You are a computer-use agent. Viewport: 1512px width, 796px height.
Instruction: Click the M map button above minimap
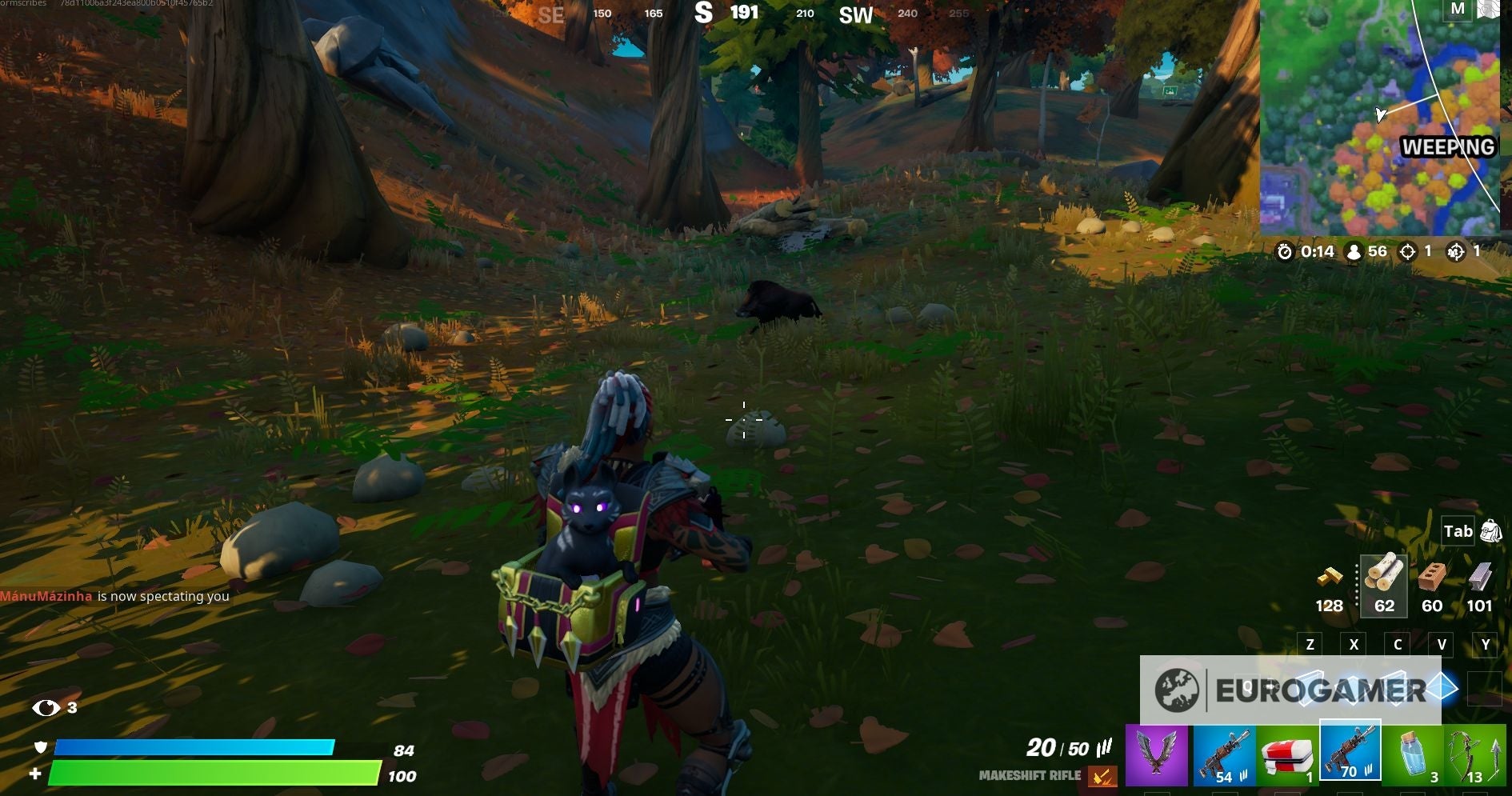[x=1458, y=8]
